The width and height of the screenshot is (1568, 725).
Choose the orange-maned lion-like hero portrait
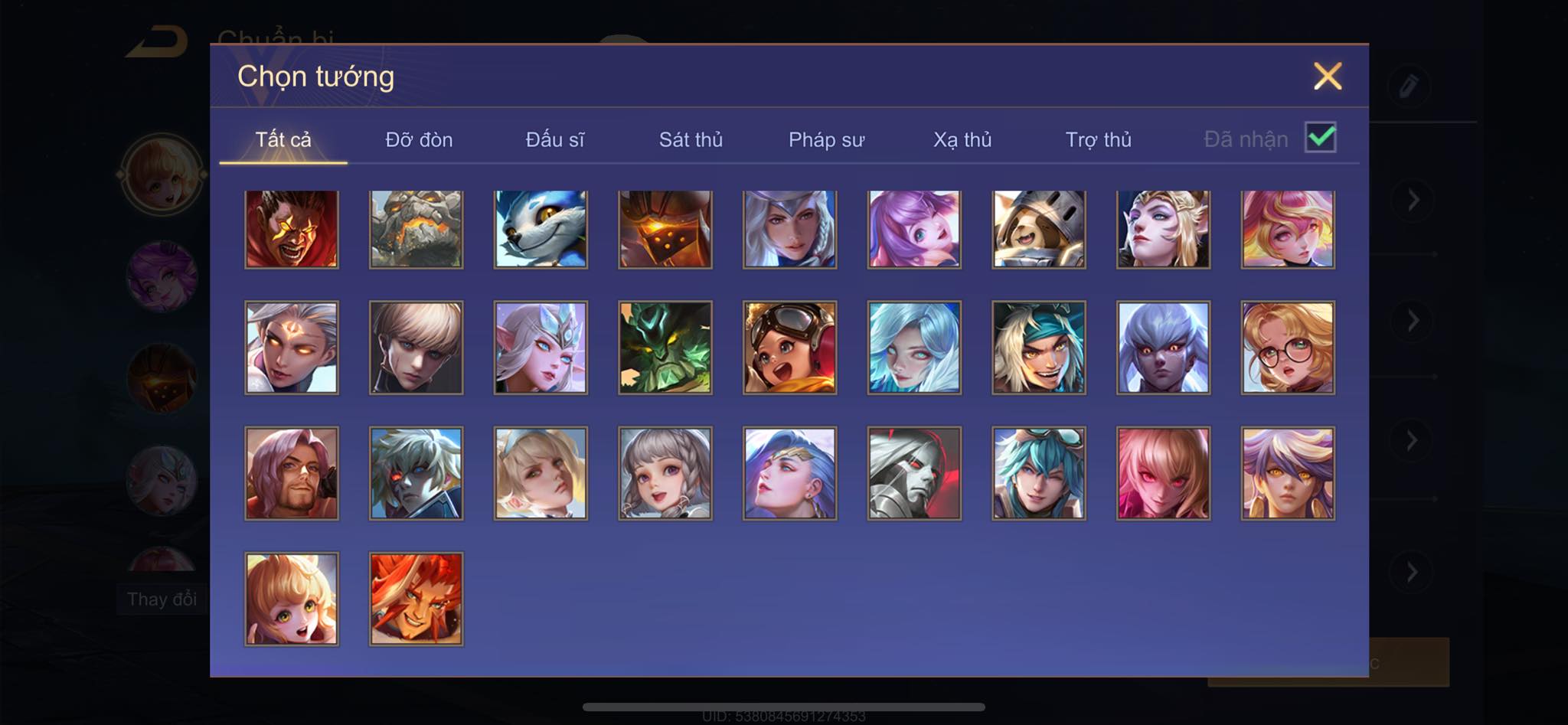click(416, 599)
